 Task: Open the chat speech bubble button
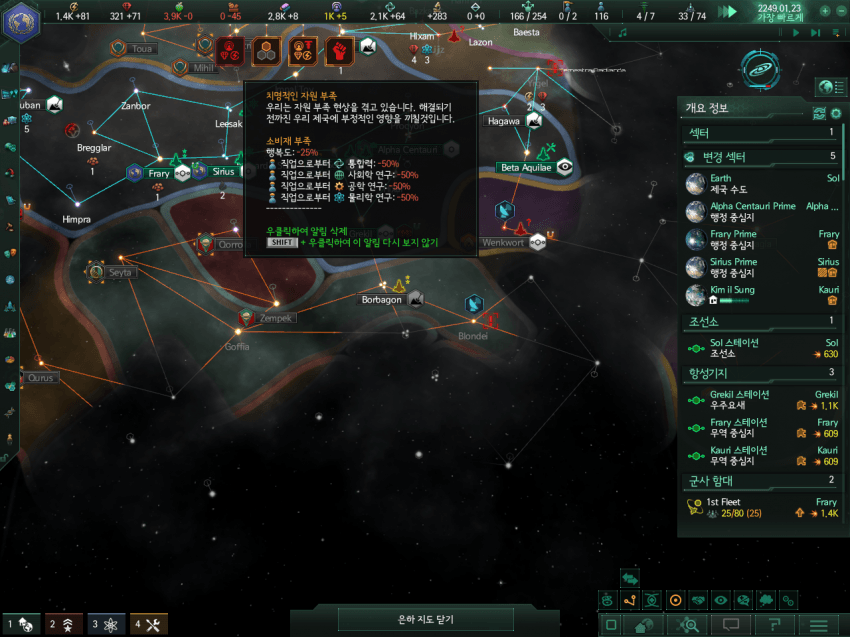730,625
